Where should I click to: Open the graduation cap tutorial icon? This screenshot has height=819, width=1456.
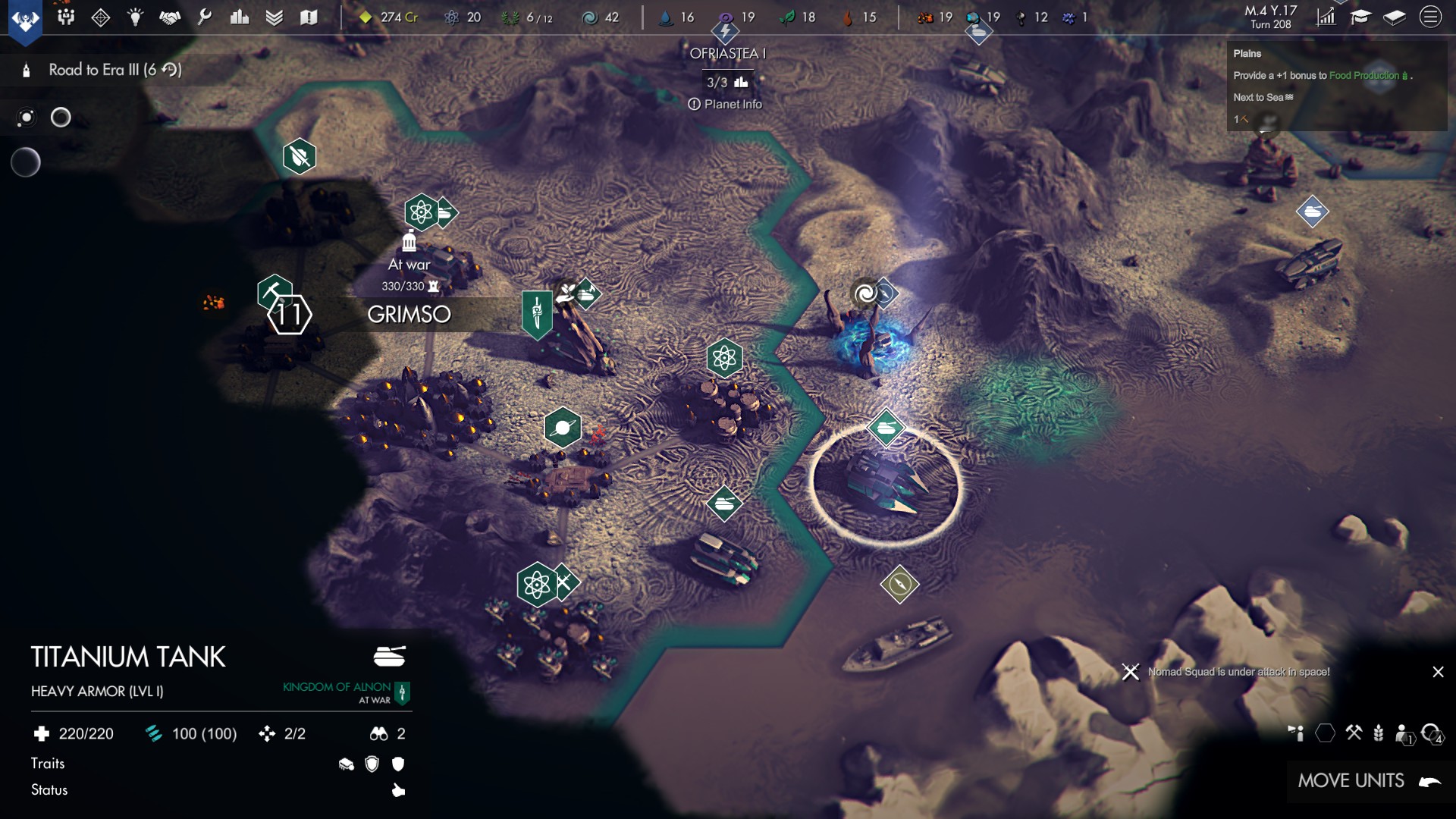pyautogui.click(x=1360, y=17)
